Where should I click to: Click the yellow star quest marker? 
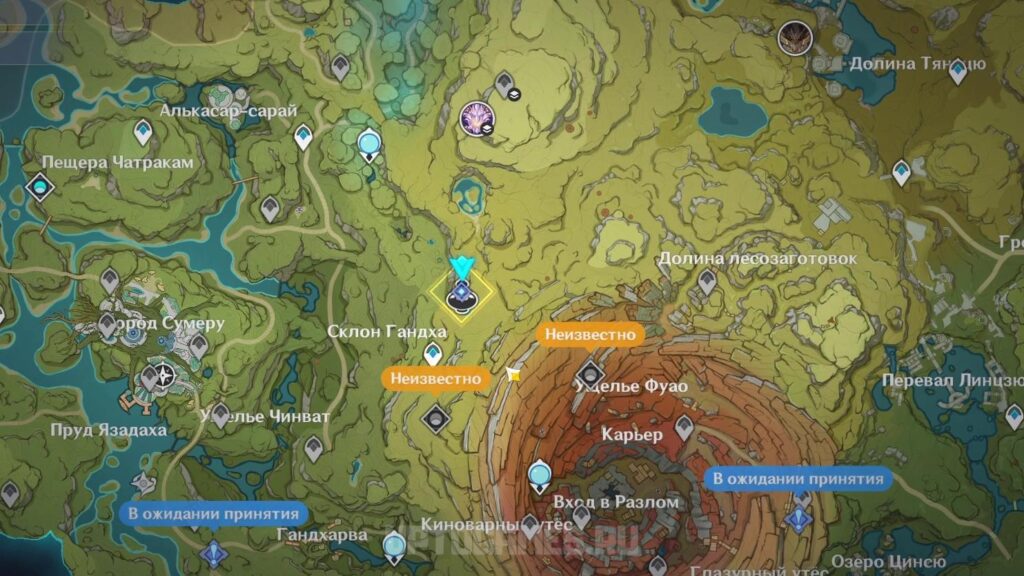click(x=514, y=374)
